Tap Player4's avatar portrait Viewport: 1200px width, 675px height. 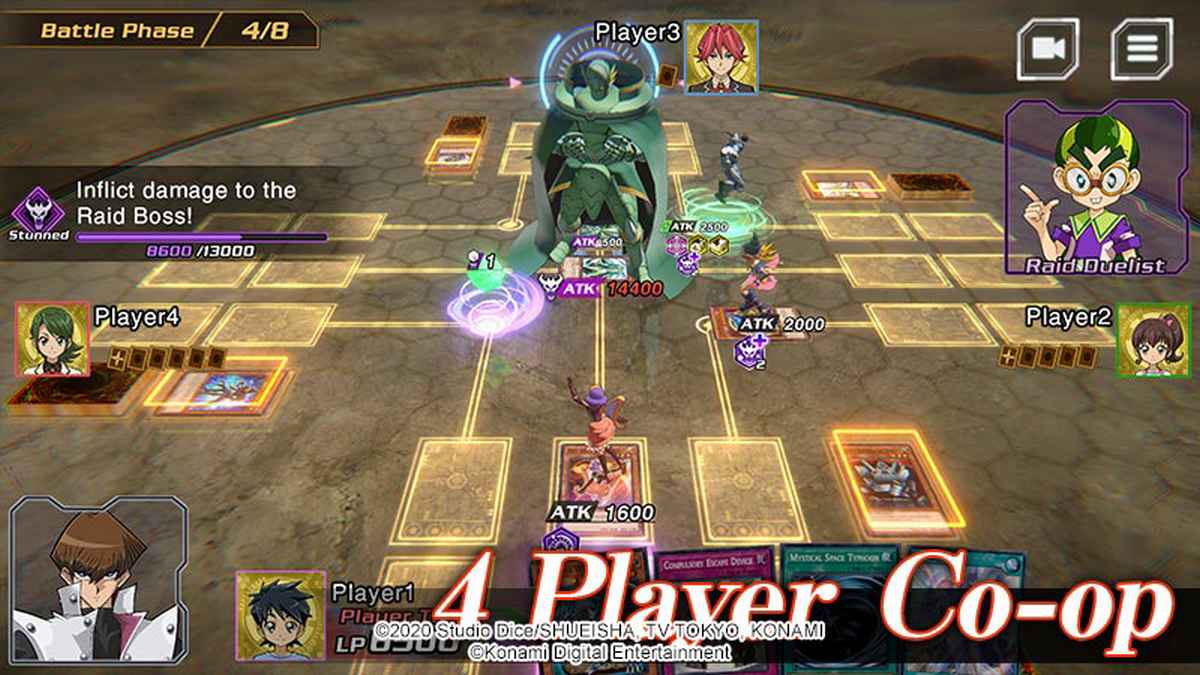52,340
